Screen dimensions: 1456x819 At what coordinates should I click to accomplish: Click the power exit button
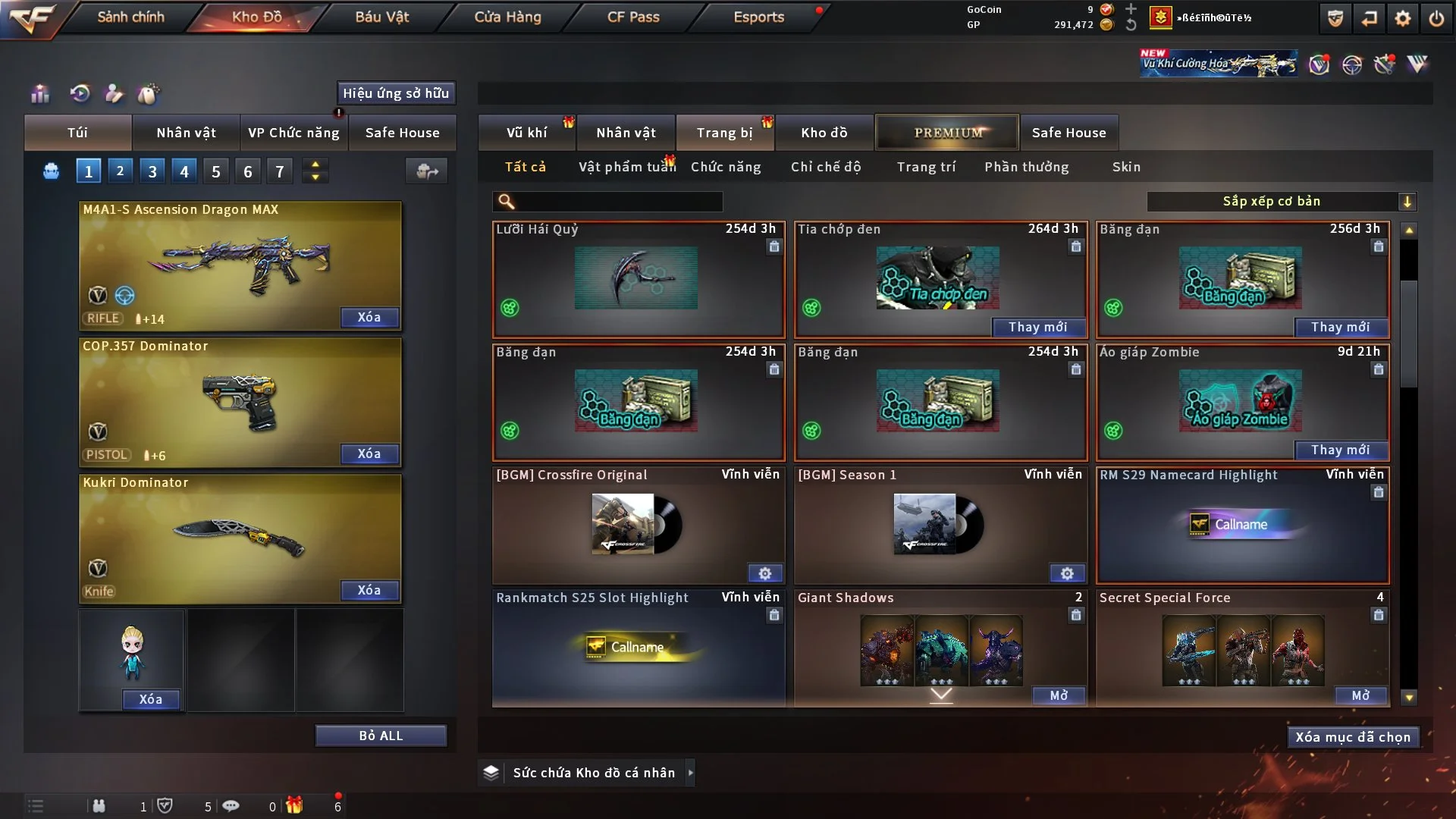coord(1436,18)
